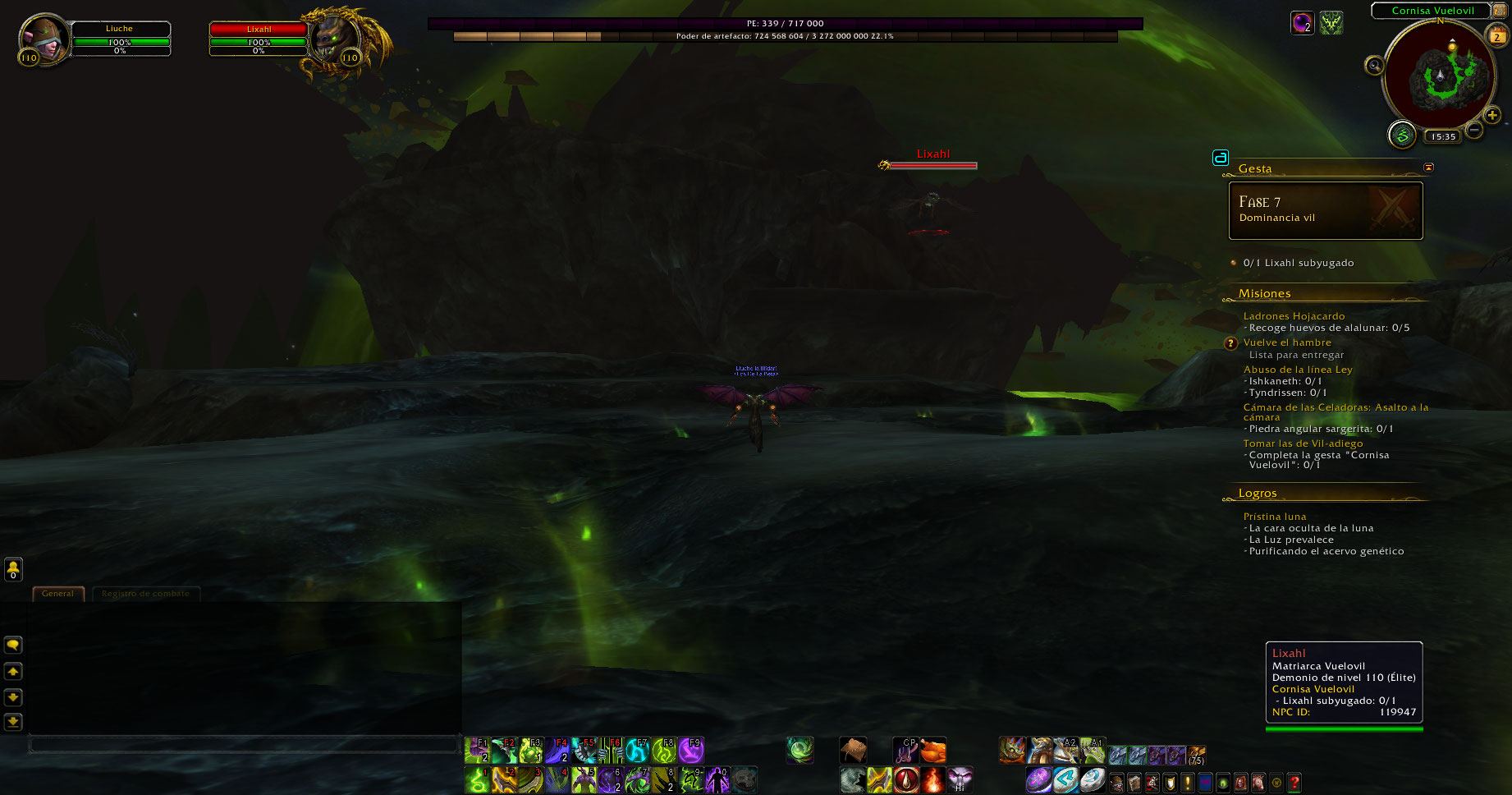The height and width of the screenshot is (795, 1512).
Task: Open the calendar showing day 2
Action: 1496,35
